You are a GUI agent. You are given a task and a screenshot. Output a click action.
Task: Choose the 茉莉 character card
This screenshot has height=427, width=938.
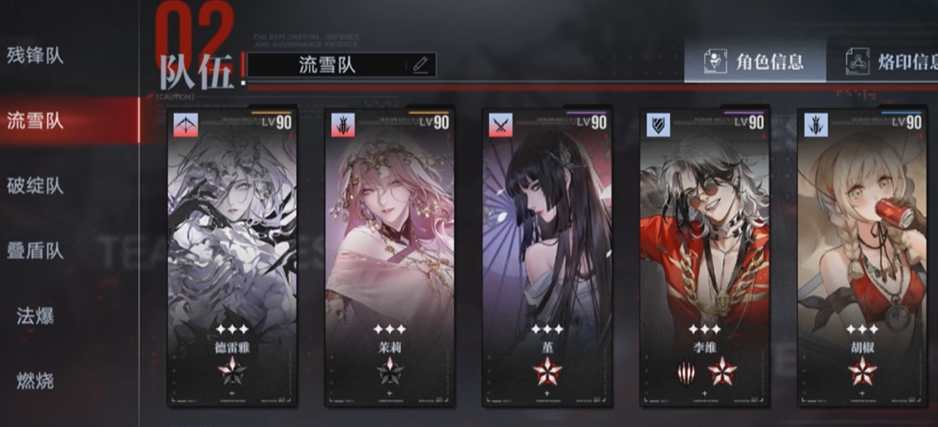(x=389, y=256)
